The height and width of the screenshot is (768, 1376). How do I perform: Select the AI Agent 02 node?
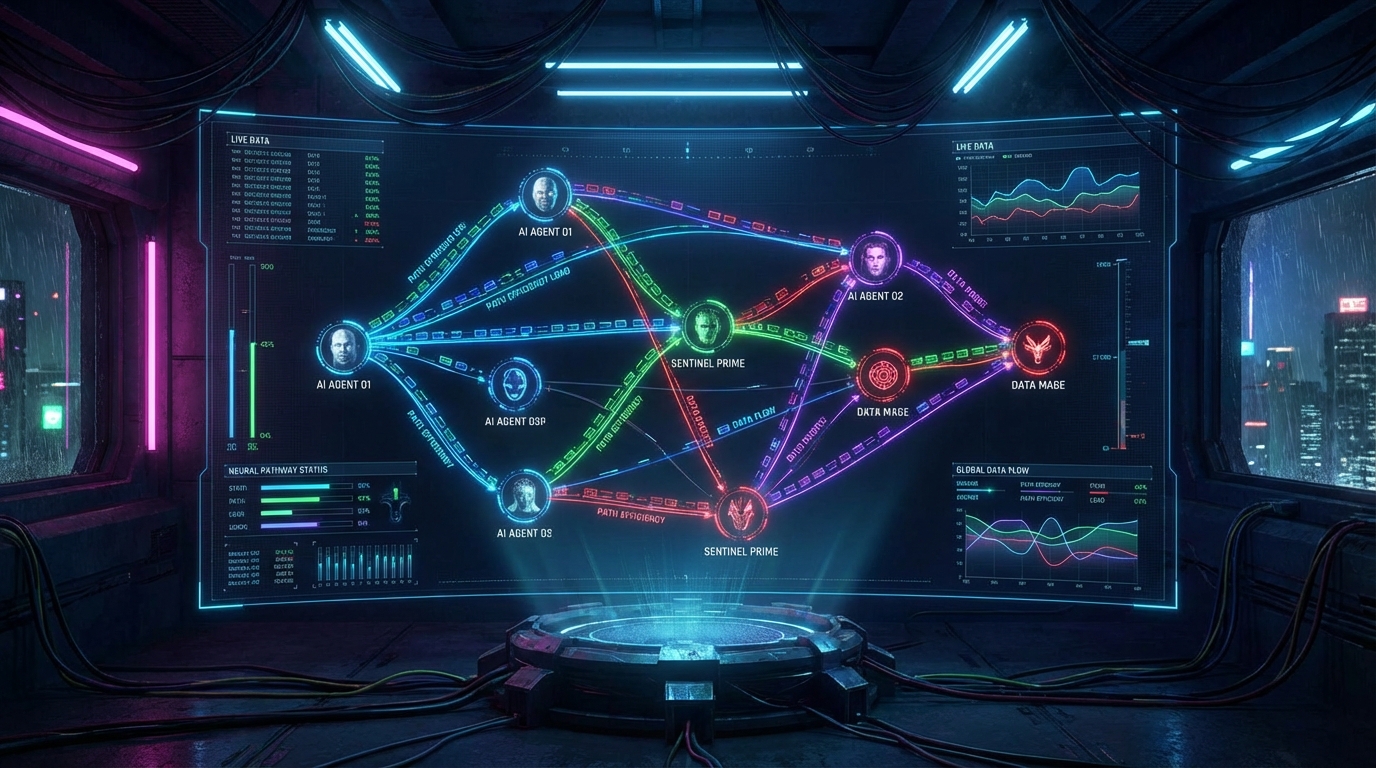point(875,260)
